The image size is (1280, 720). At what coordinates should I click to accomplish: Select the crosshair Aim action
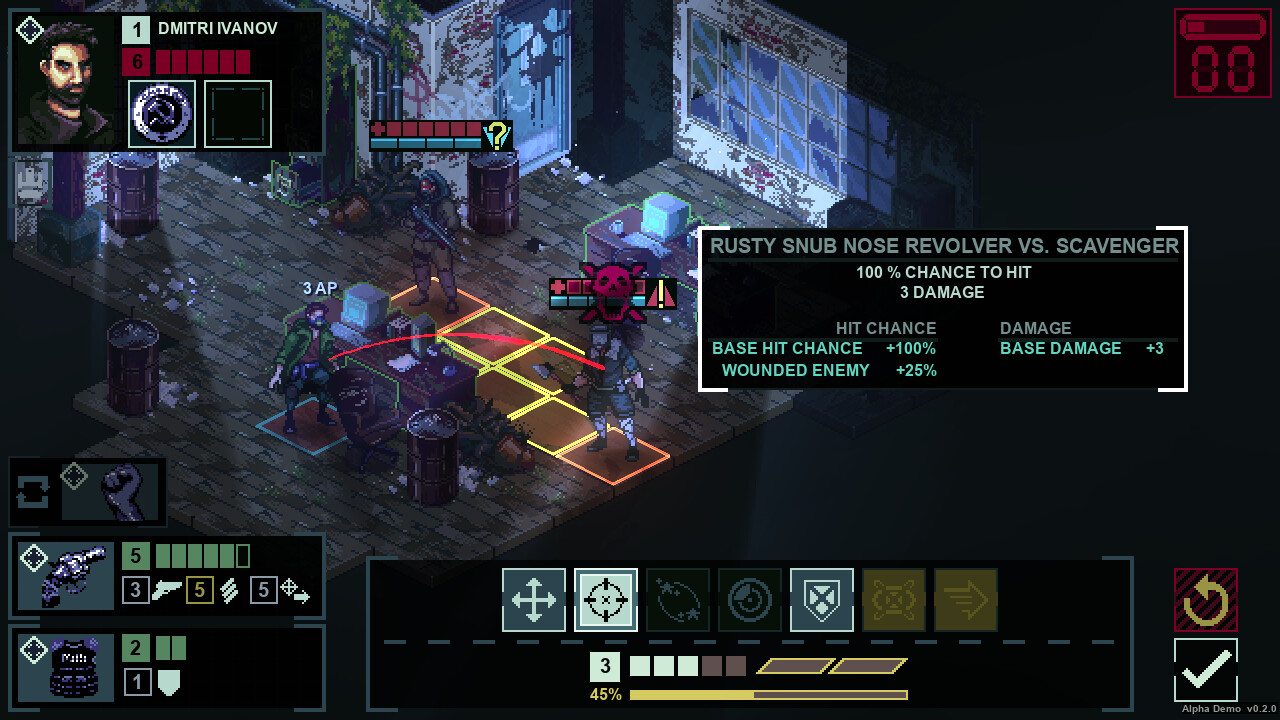click(x=605, y=599)
